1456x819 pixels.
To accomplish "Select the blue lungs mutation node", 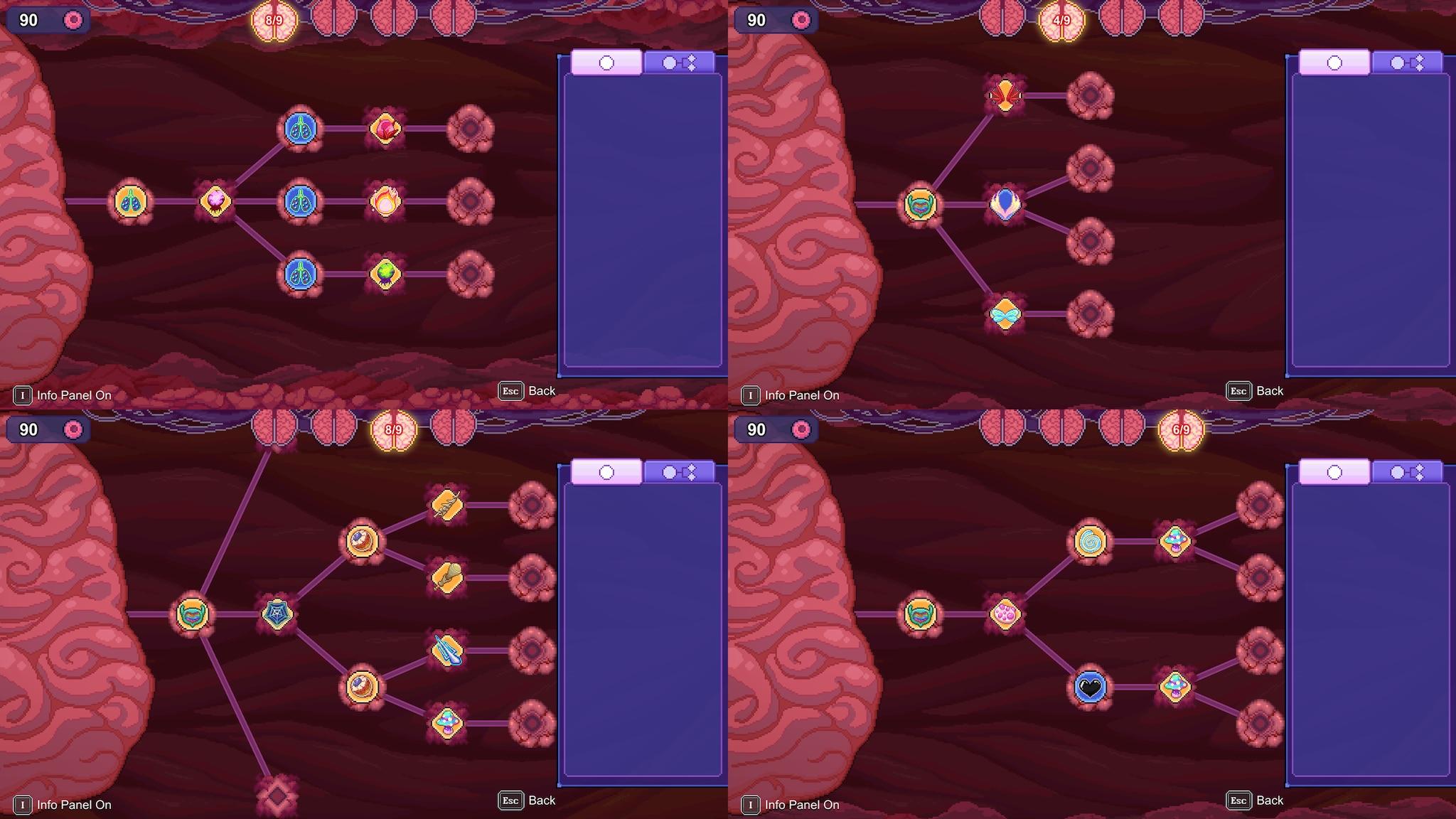I will (301, 200).
